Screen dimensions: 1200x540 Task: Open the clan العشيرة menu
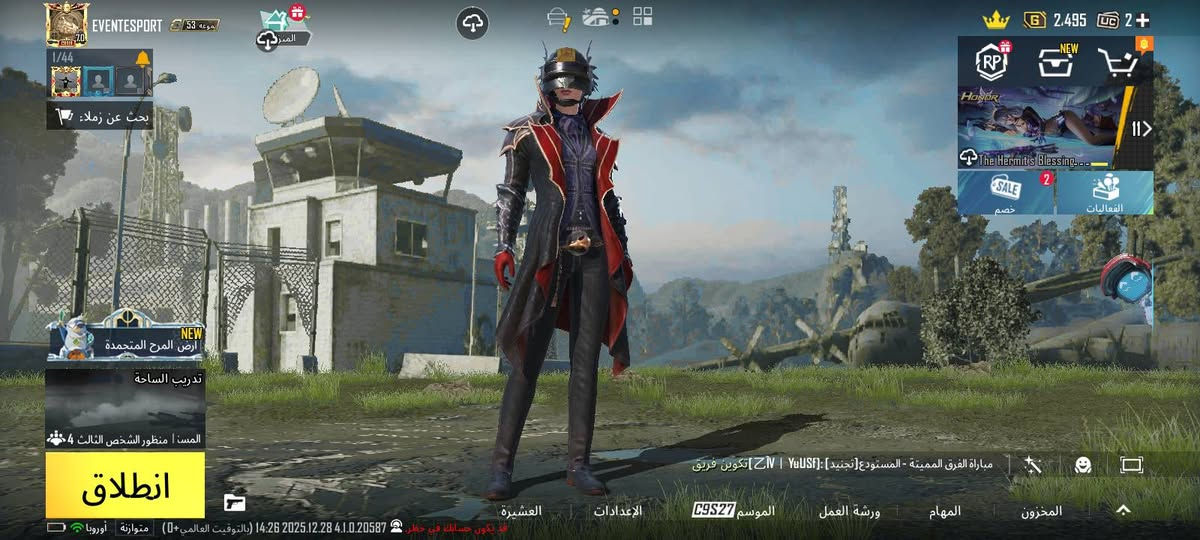(521, 511)
